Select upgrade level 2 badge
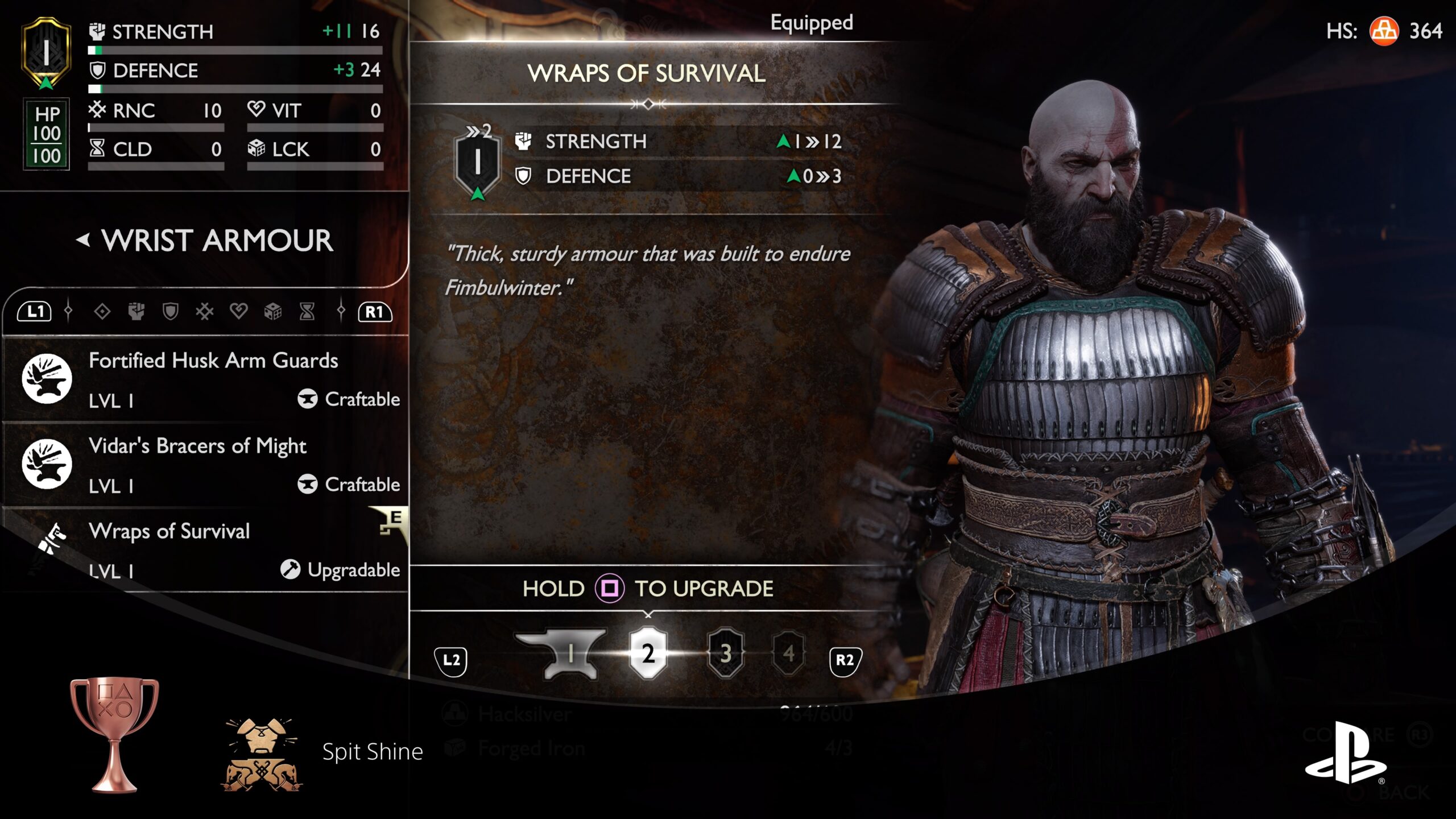1456x819 pixels. (x=648, y=653)
